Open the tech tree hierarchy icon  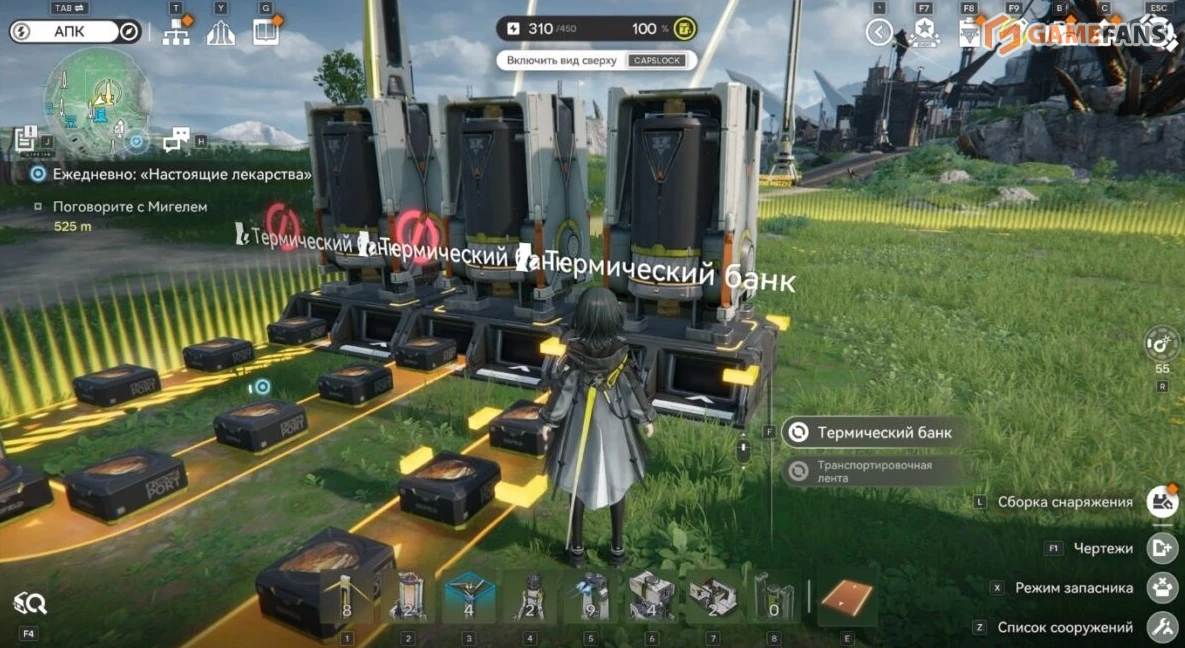point(177,33)
